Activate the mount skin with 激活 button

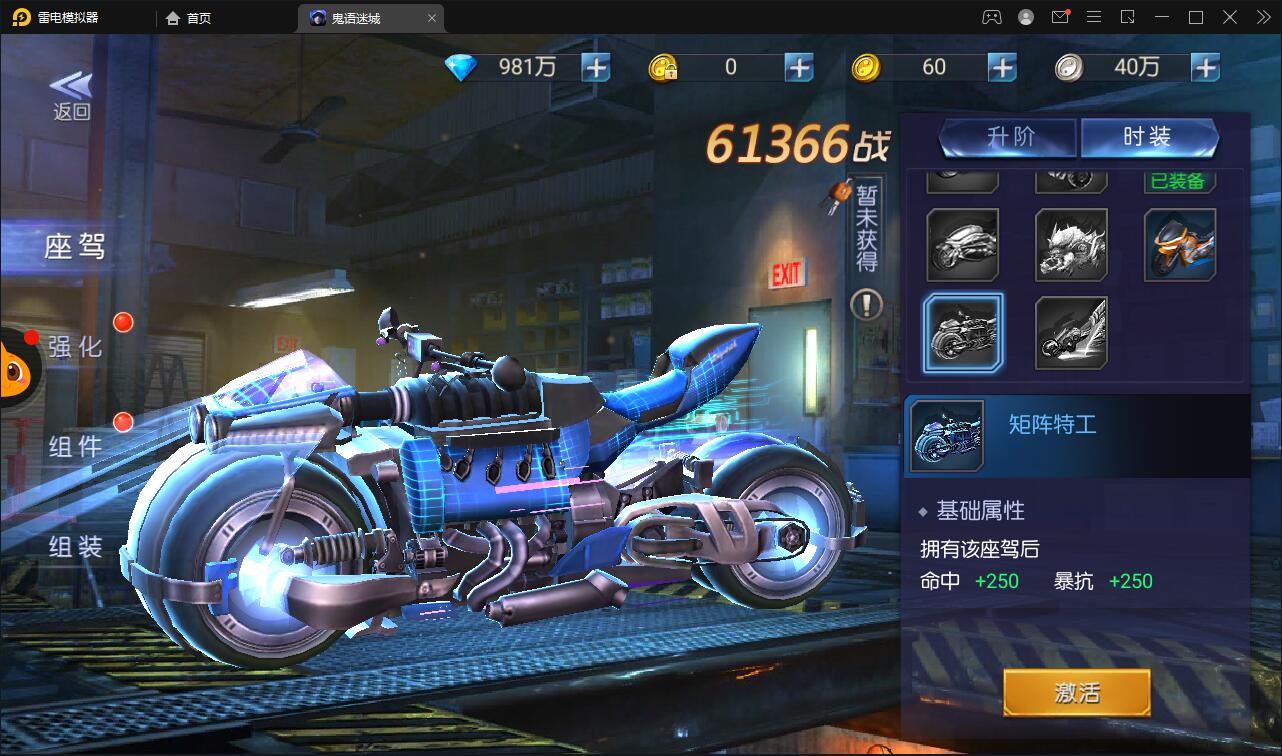1076,692
